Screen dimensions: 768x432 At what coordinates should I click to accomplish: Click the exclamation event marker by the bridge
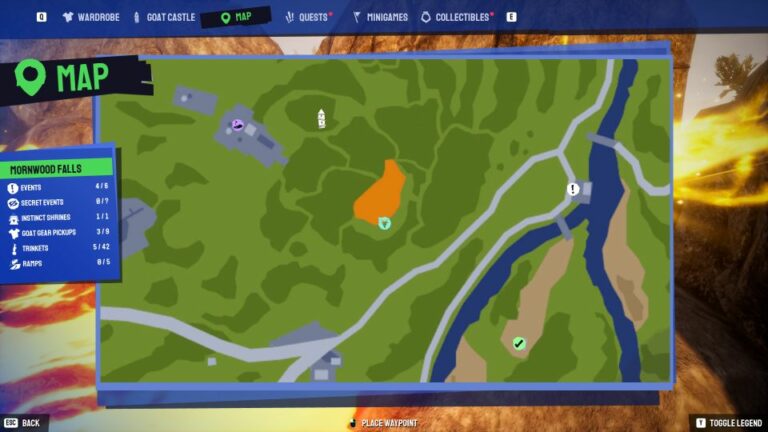point(573,189)
